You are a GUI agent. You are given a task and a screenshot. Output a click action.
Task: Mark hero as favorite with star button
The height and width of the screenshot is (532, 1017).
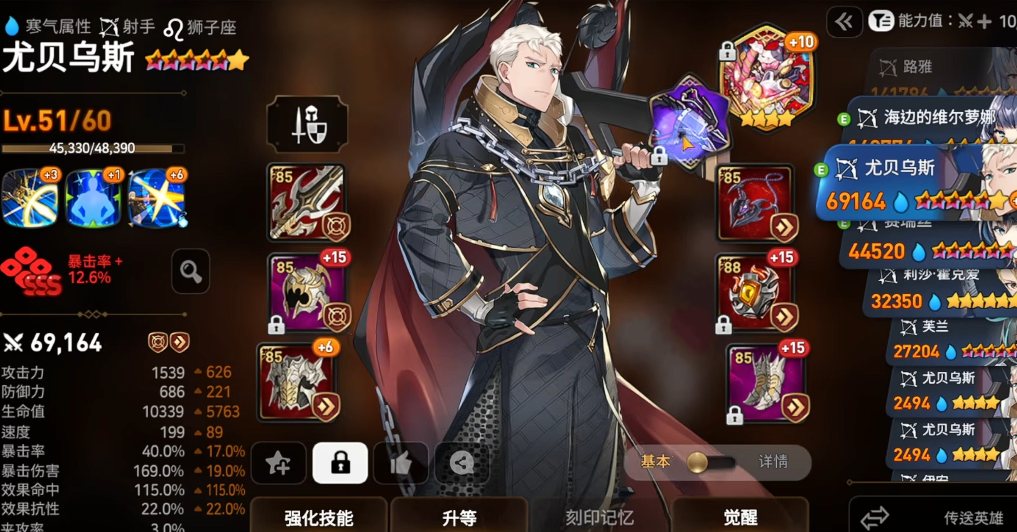click(x=278, y=462)
